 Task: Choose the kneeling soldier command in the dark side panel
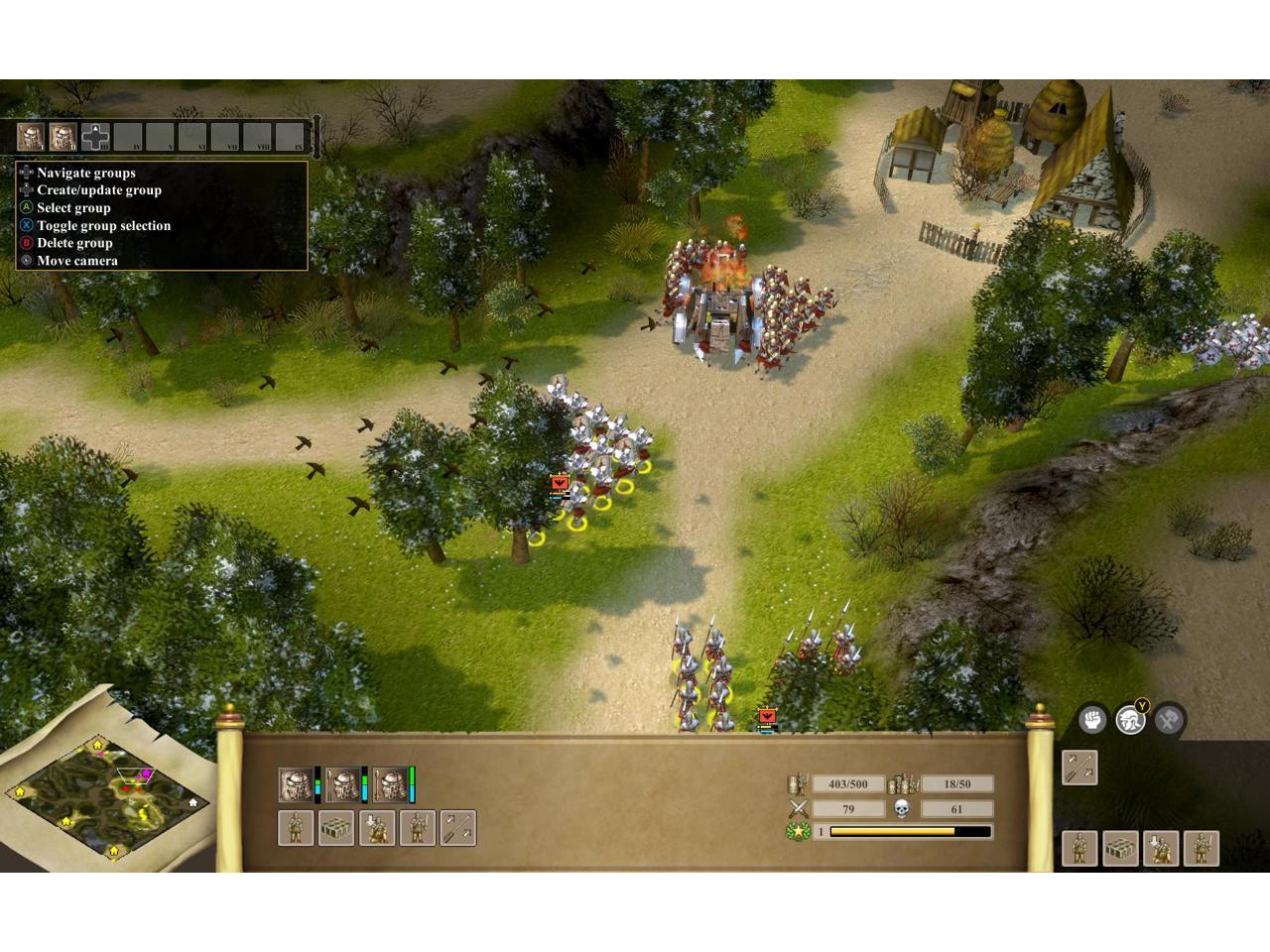(1161, 849)
